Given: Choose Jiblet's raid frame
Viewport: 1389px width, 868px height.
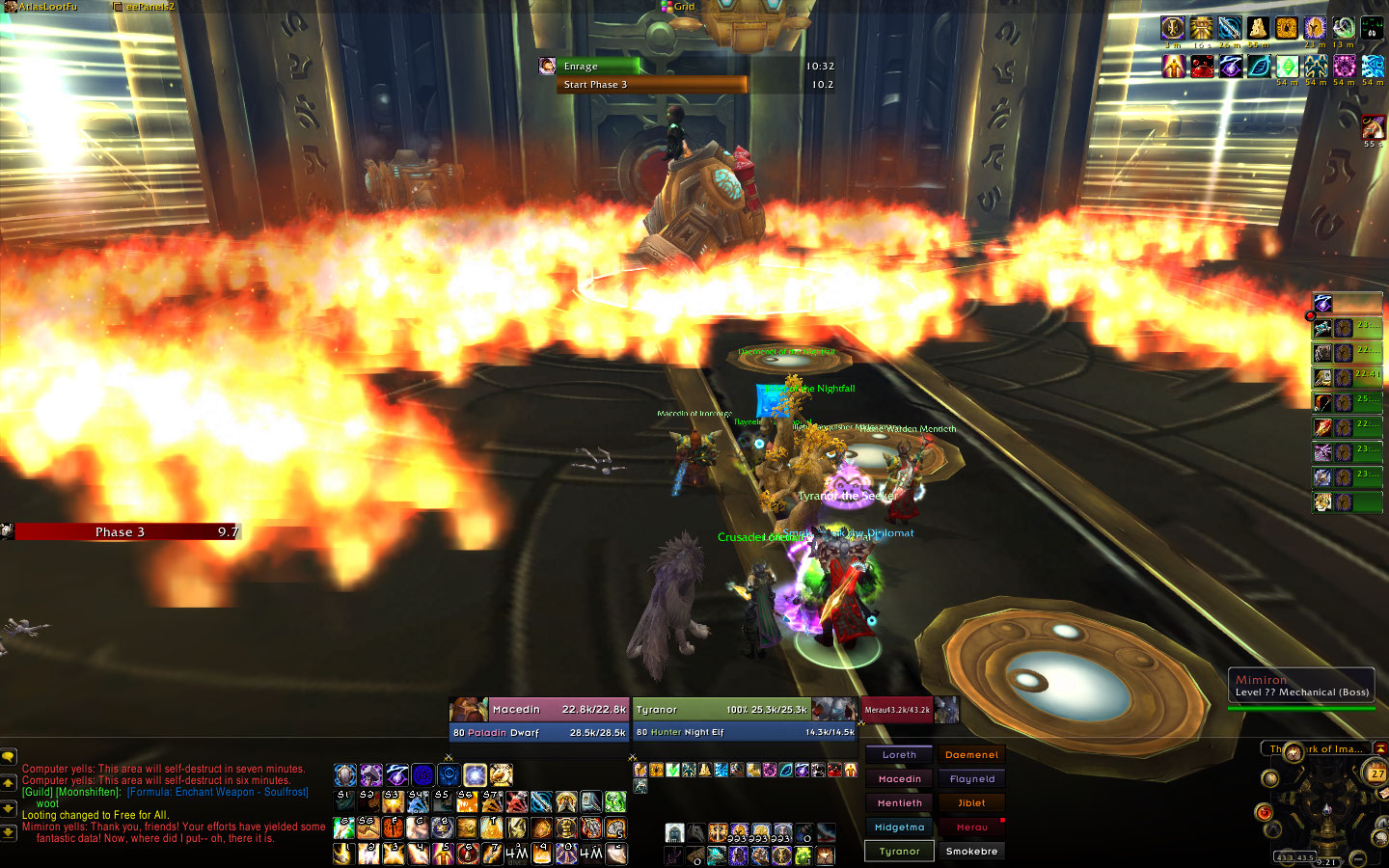Looking at the screenshot, I should point(971,803).
